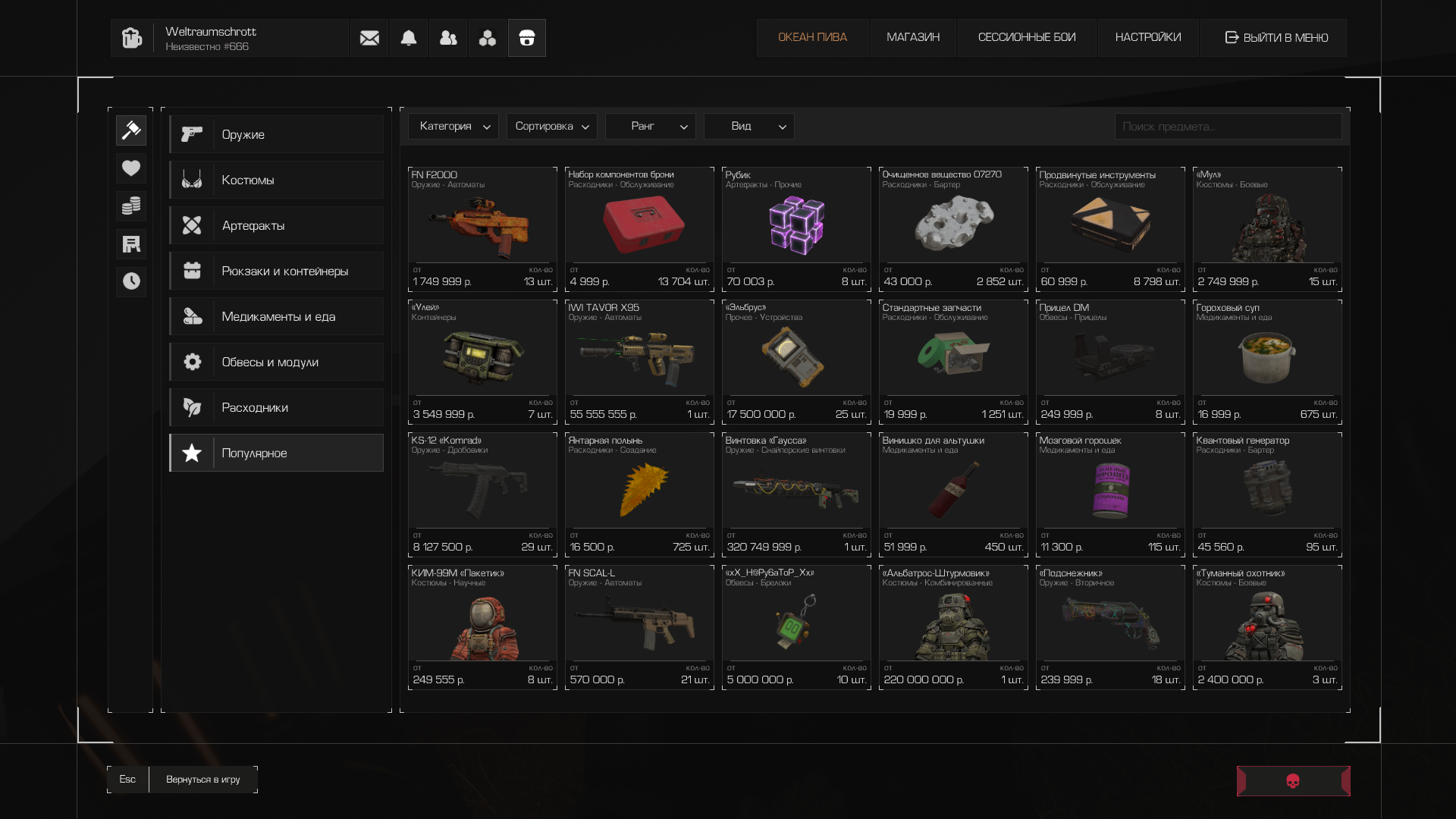Expand the Ранг dropdown
This screenshot has width=1456, height=819.
(651, 126)
